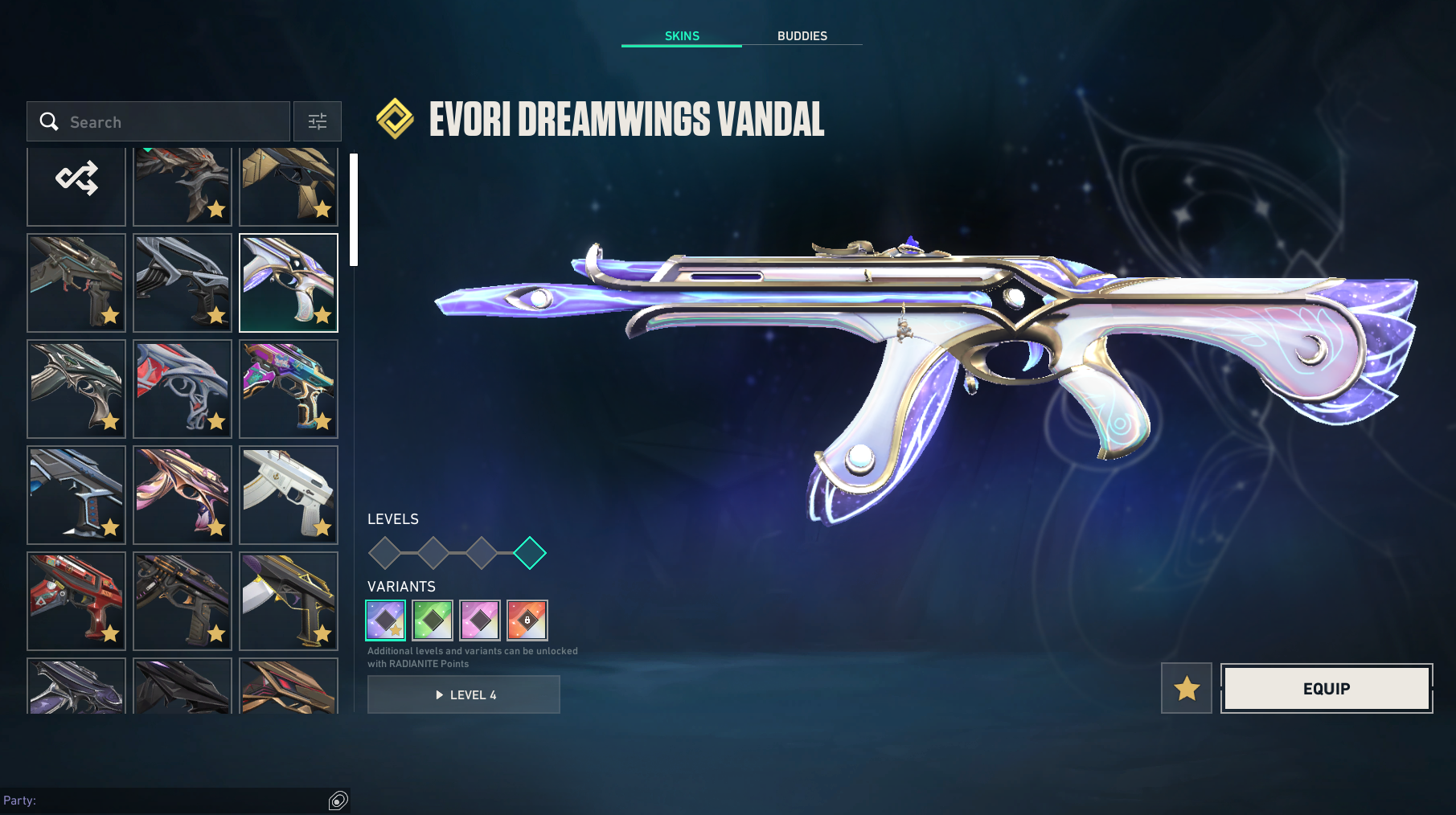Open the party chat icon
The image size is (1456, 815).
[338, 801]
